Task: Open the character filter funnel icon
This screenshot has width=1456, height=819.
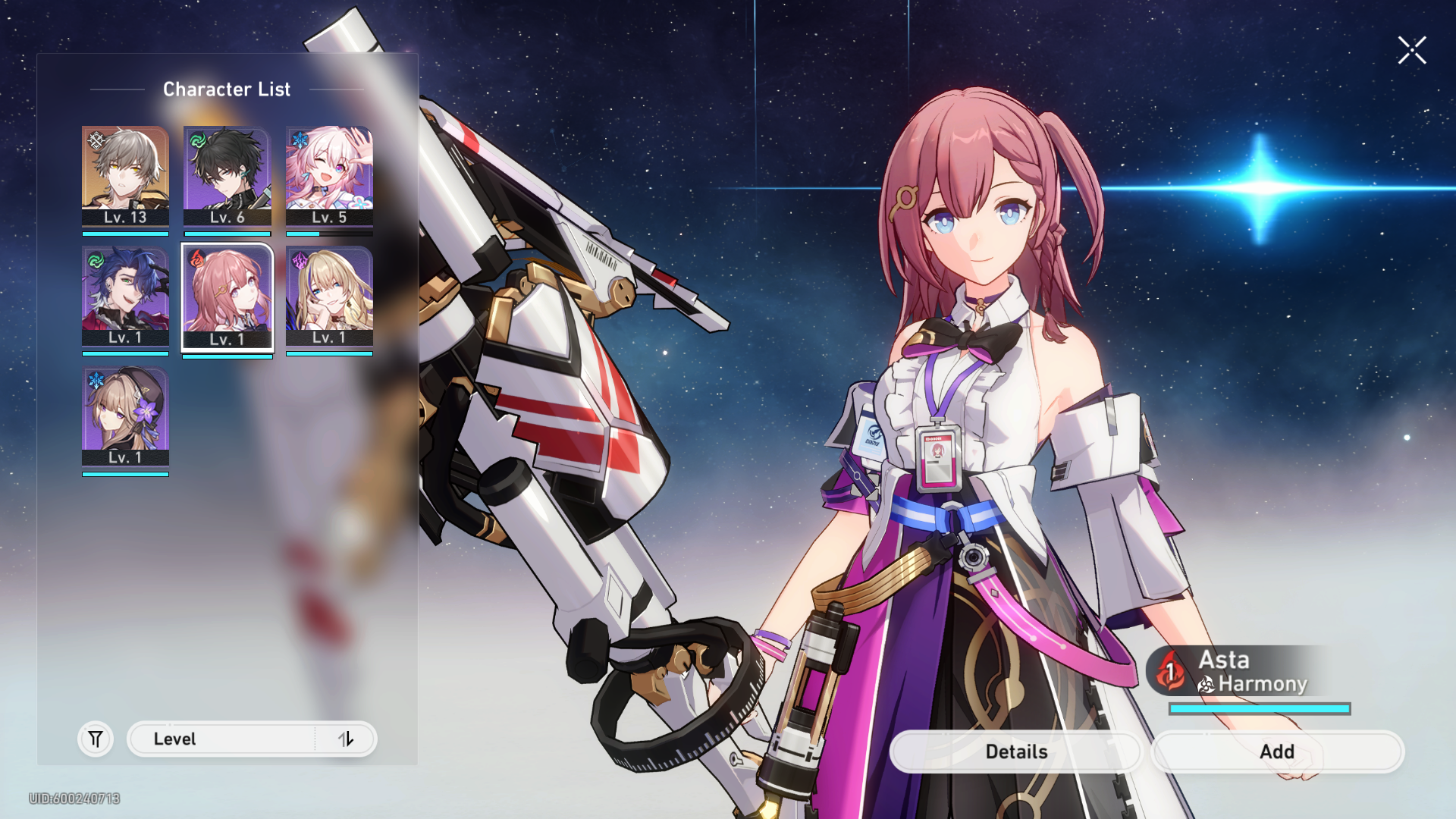Action: pyautogui.click(x=94, y=739)
